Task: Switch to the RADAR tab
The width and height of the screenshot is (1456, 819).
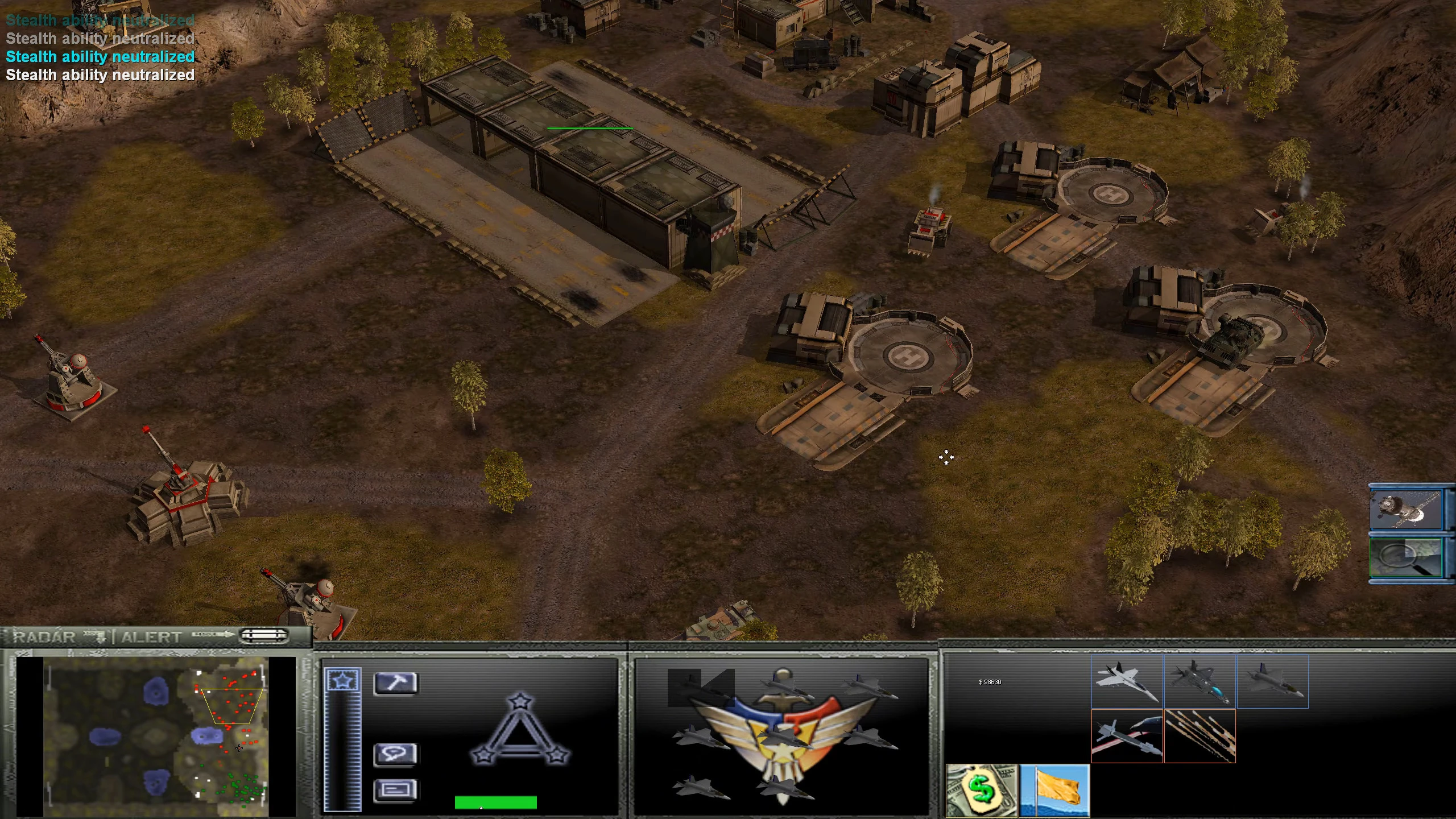Action: [43, 637]
